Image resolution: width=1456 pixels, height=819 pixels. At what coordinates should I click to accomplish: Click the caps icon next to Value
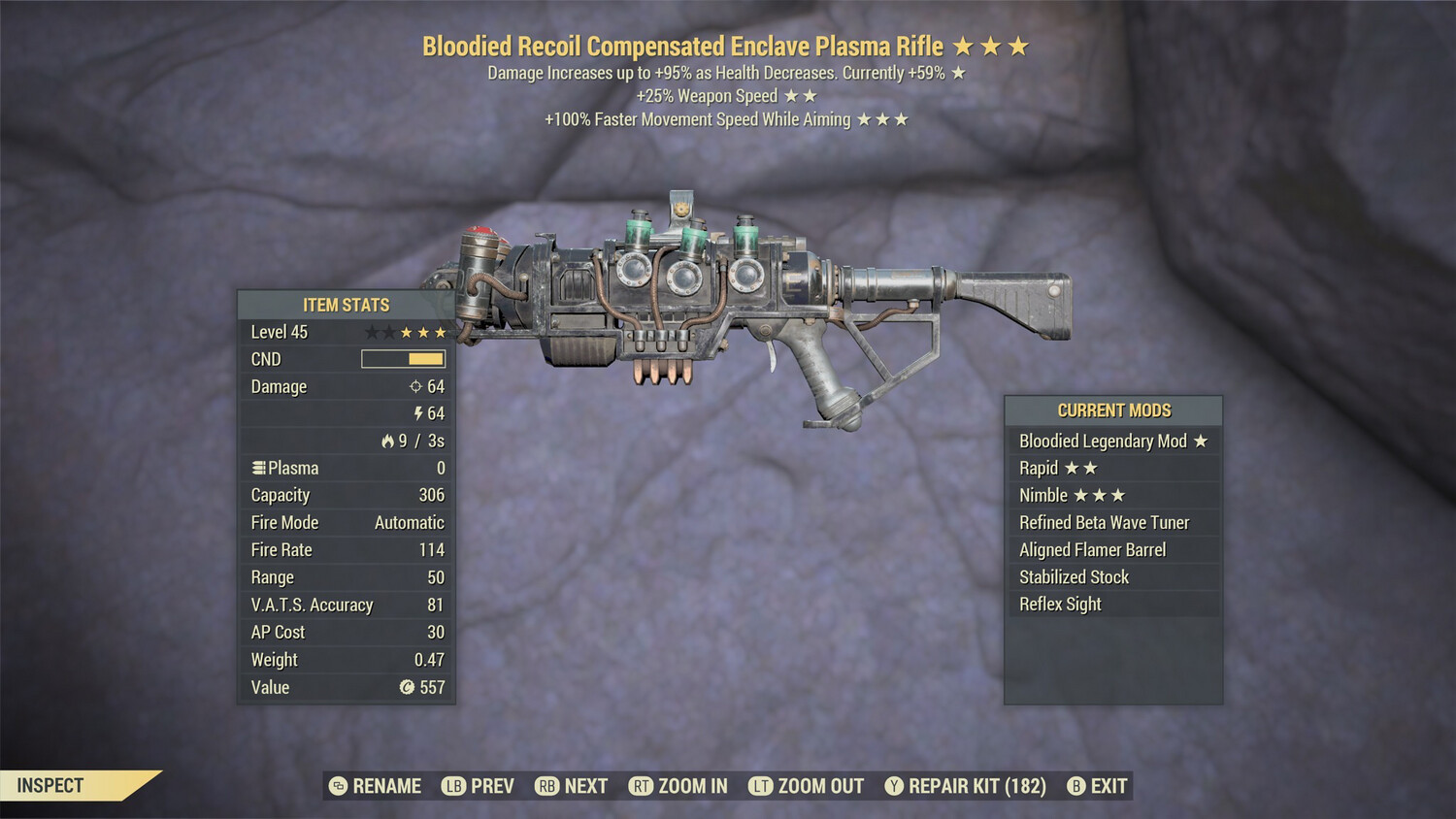tap(407, 688)
